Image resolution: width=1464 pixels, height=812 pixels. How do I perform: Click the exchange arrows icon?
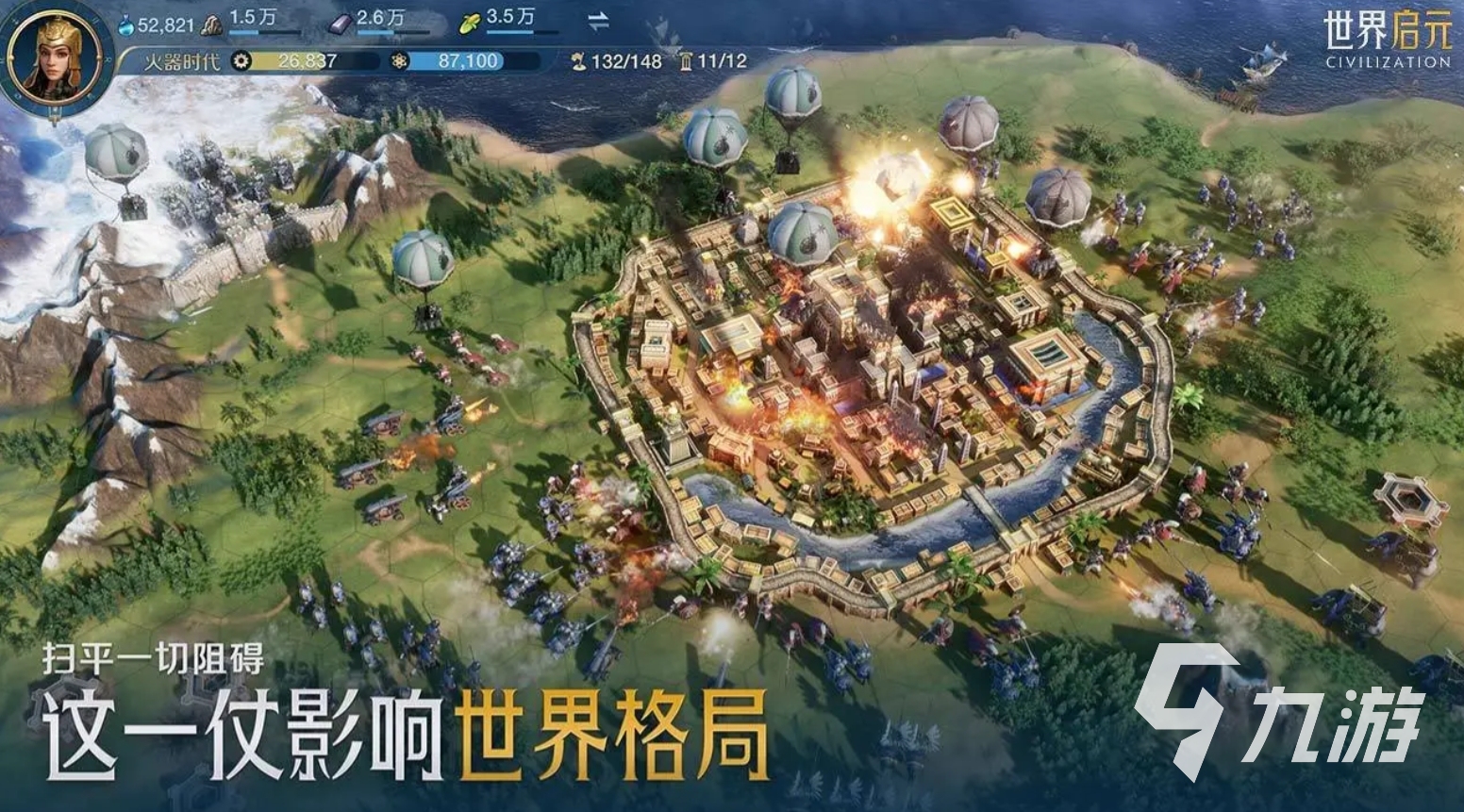coord(596,19)
